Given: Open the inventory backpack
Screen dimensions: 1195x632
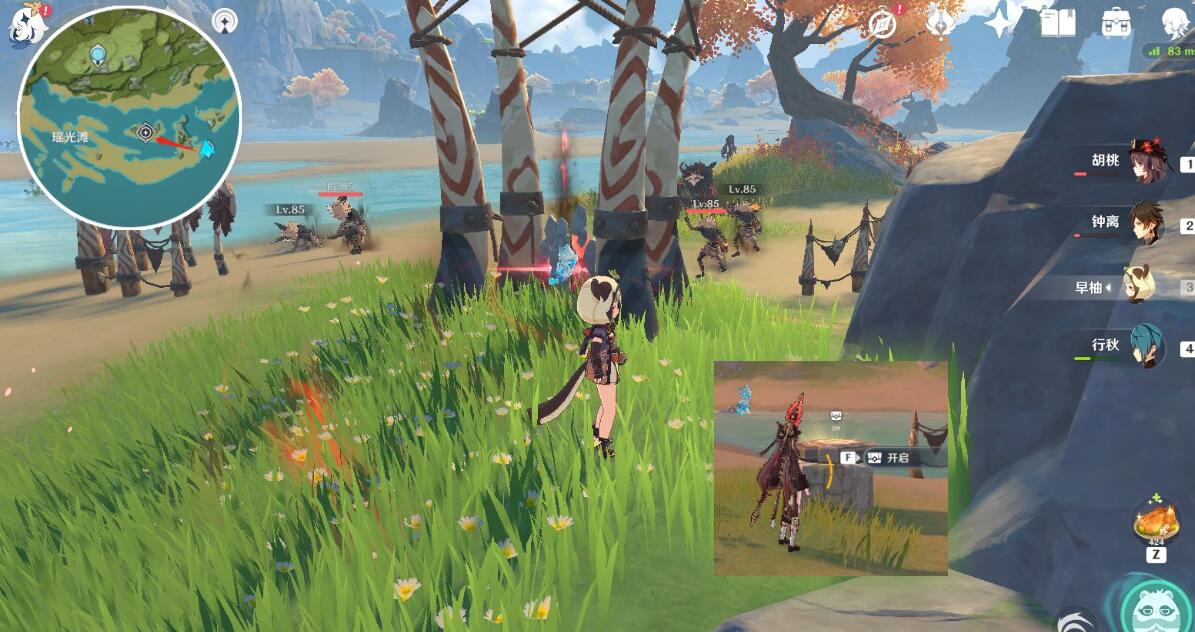Looking at the screenshot, I should coord(1116,22).
